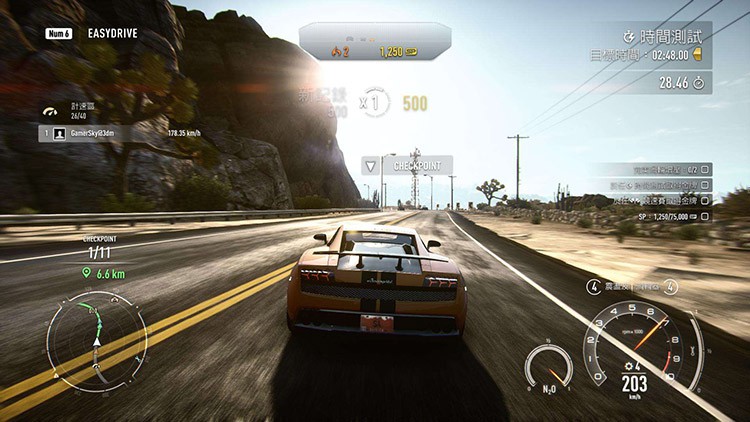Click the gold medal objective row
The width and height of the screenshot is (750, 422).
655,200
